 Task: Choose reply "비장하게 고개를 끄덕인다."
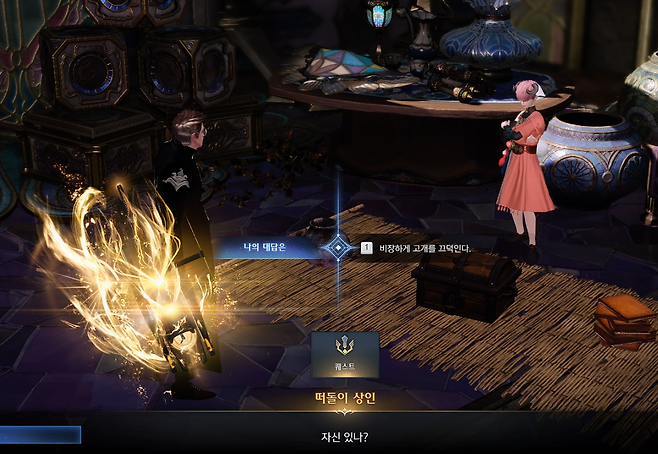(421, 247)
